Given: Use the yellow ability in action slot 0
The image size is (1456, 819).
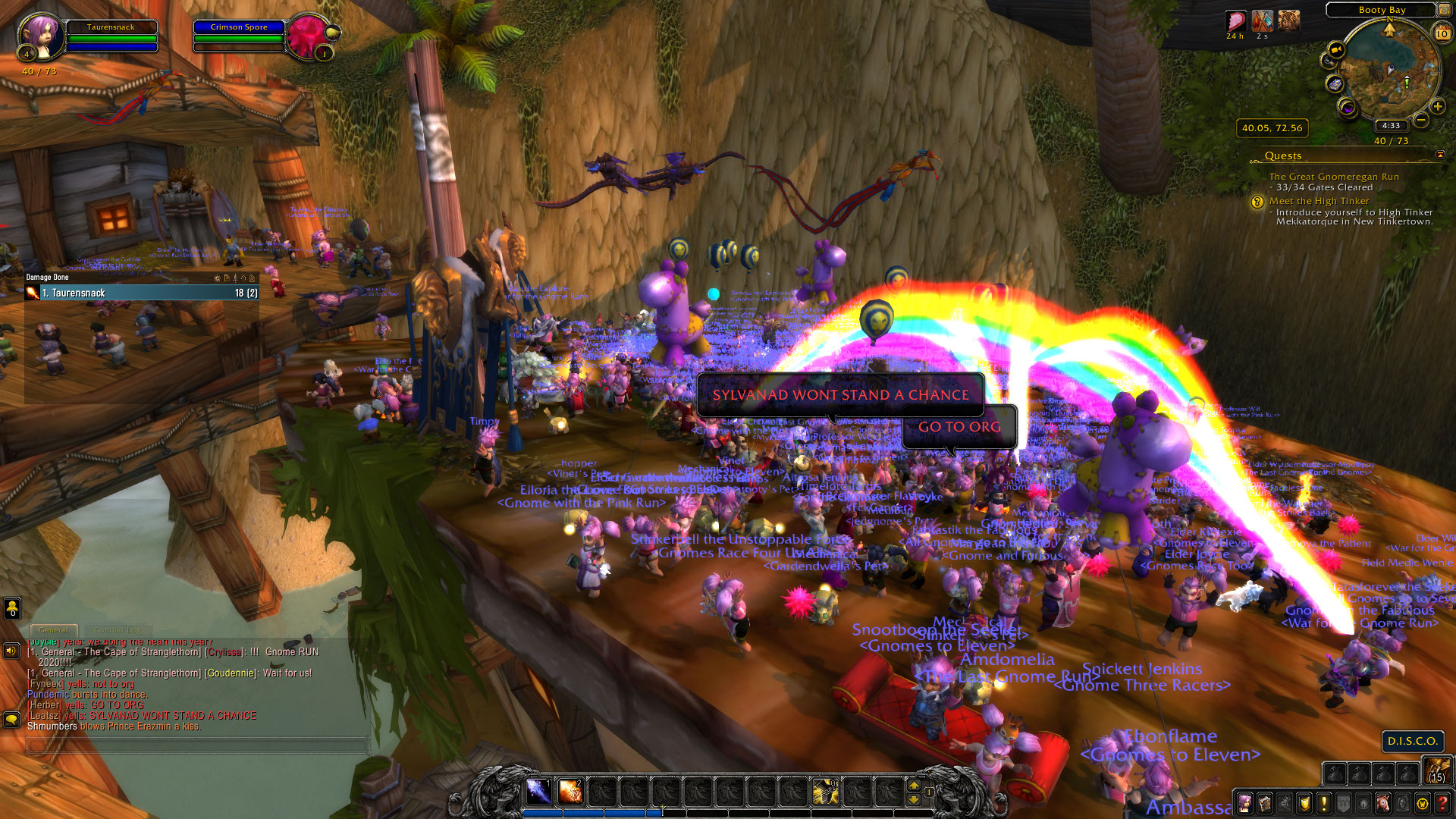Looking at the screenshot, I should click(x=825, y=791).
